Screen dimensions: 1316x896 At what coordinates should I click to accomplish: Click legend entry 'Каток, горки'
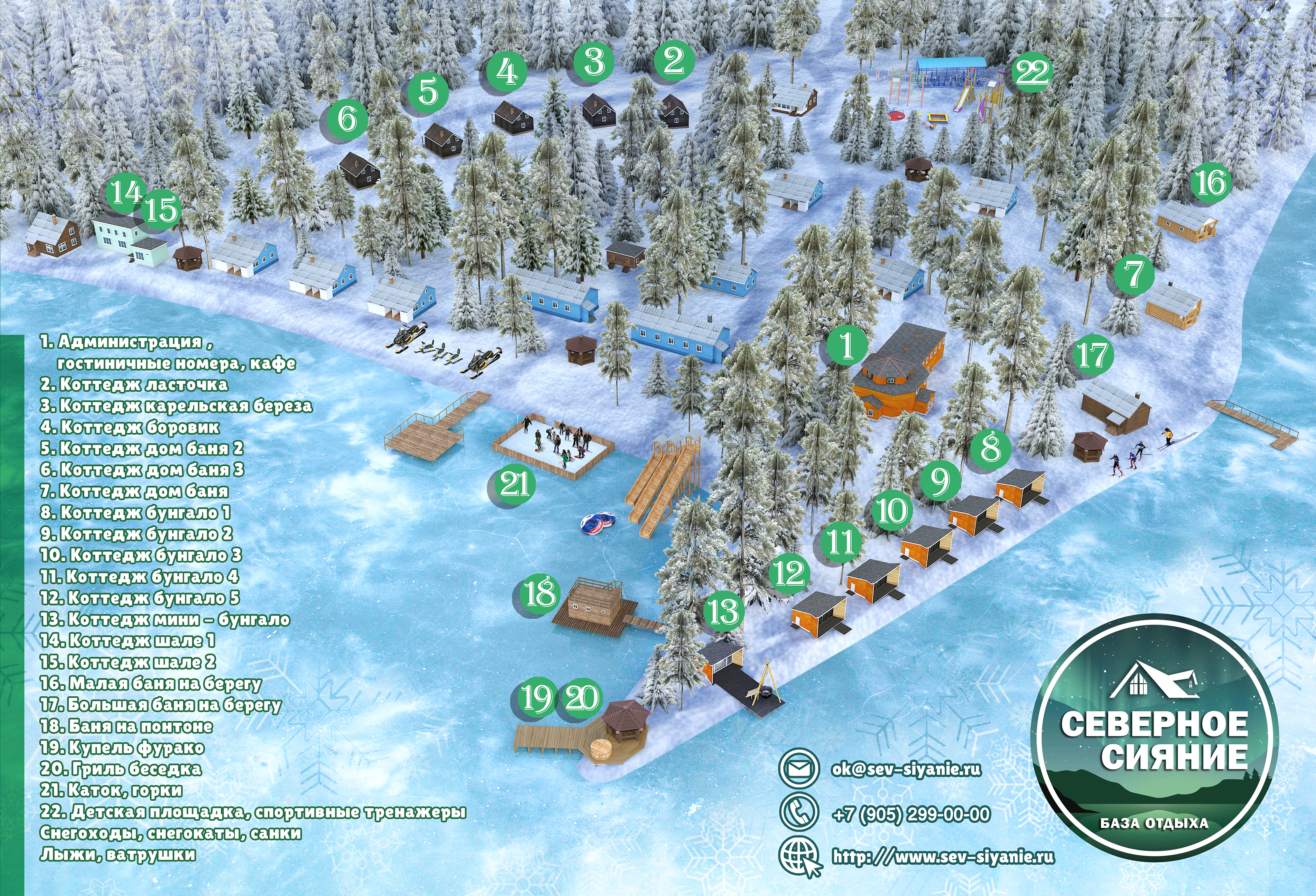click(x=111, y=790)
